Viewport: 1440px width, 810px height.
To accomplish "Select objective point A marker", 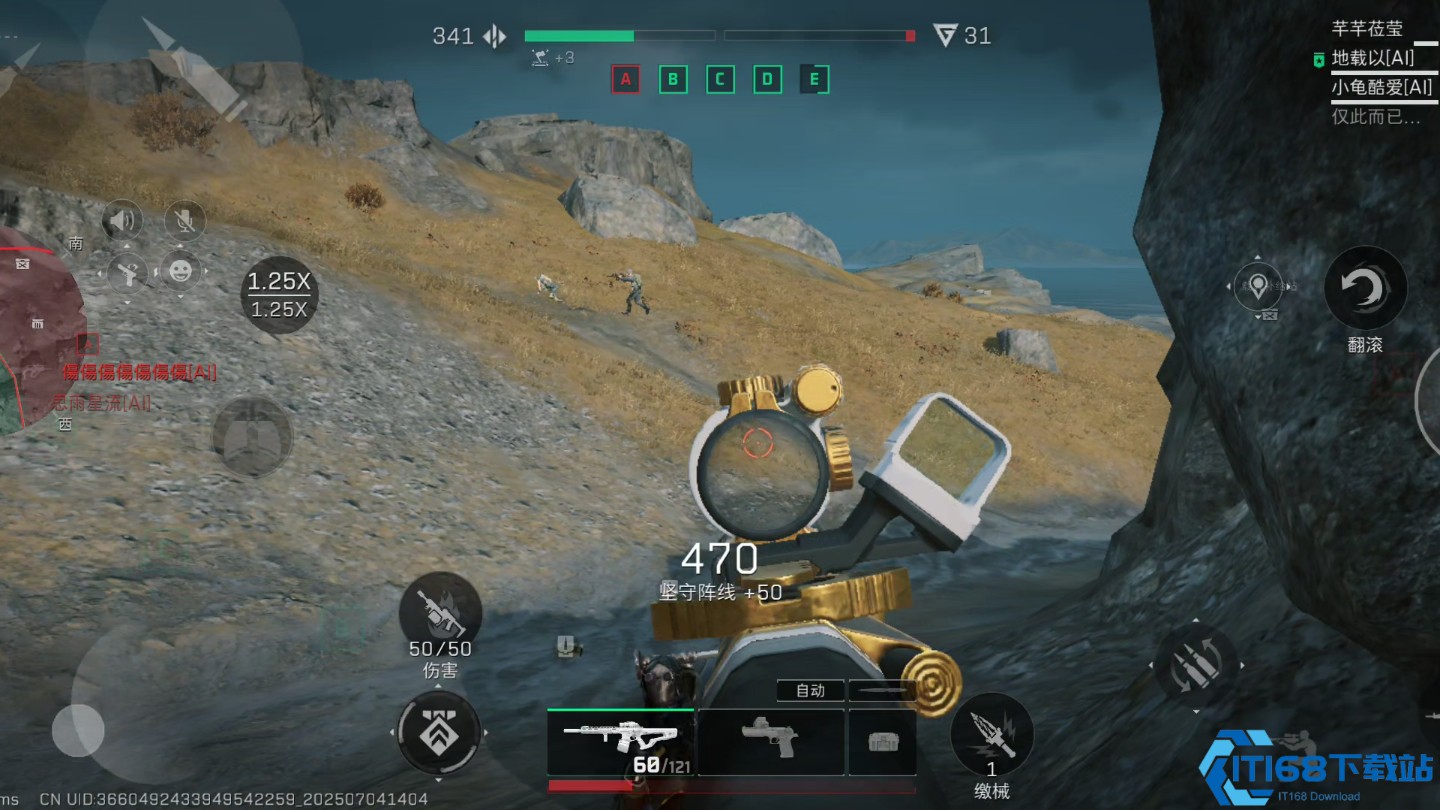I will (626, 79).
